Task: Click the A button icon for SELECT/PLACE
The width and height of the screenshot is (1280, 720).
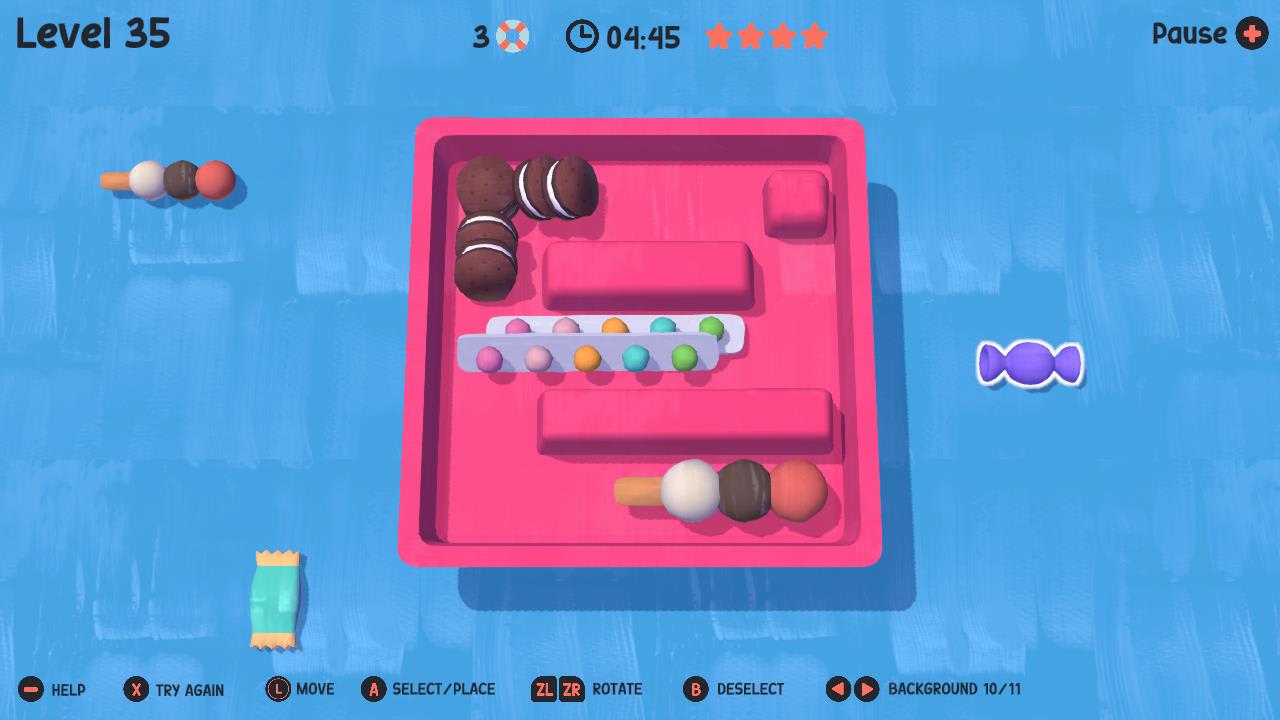Action: (x=375, y=689)
